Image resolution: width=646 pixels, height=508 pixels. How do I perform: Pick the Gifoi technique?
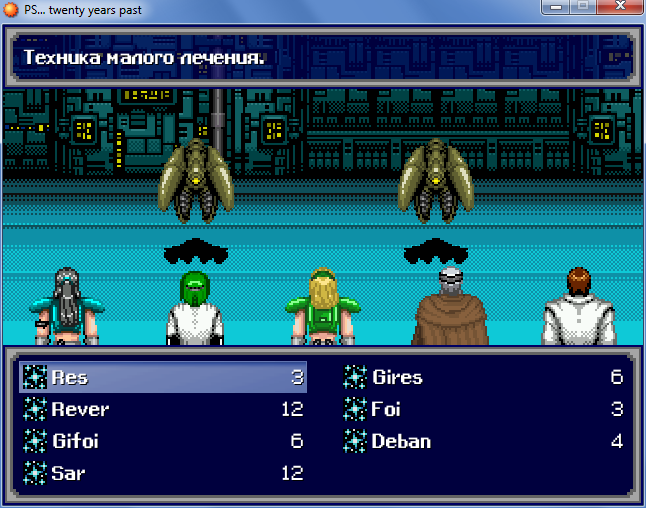[x=75, y=441]
